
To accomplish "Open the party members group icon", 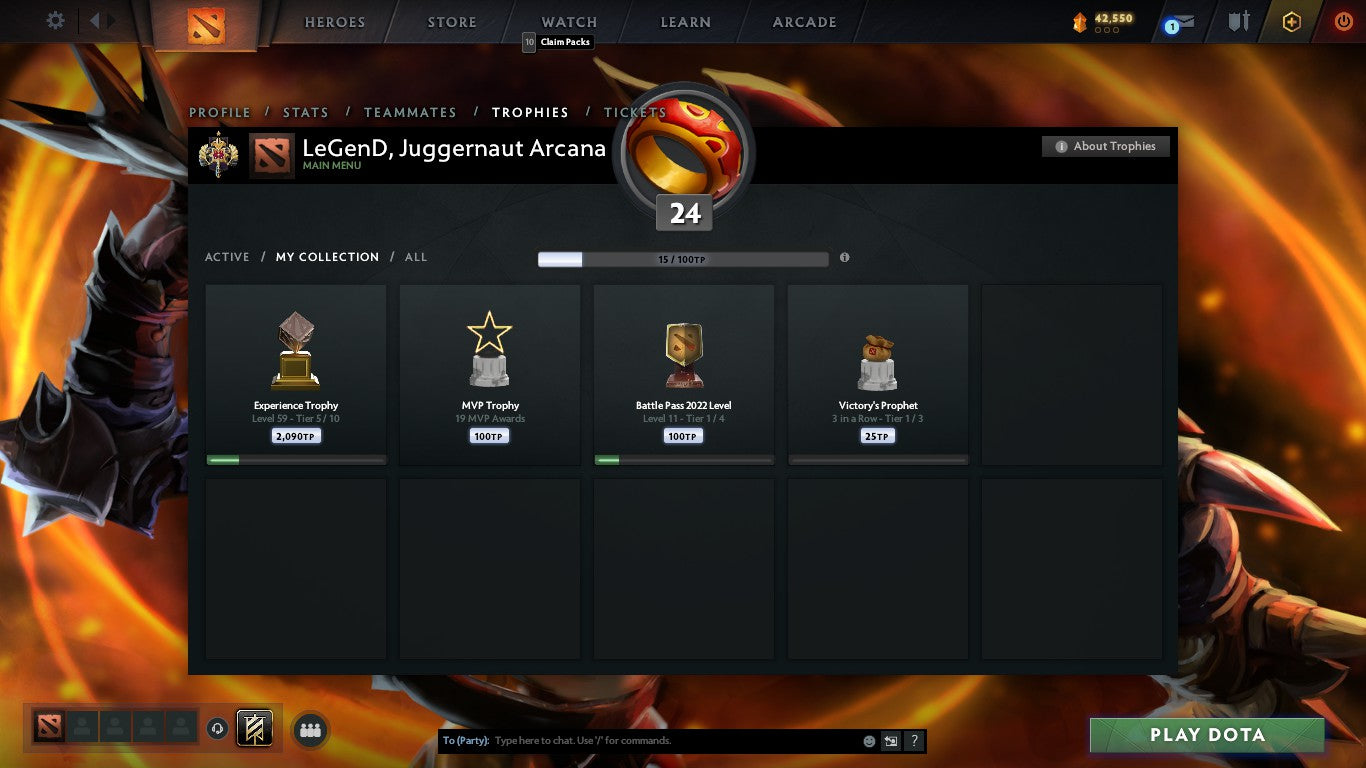I will coord(310,730).
